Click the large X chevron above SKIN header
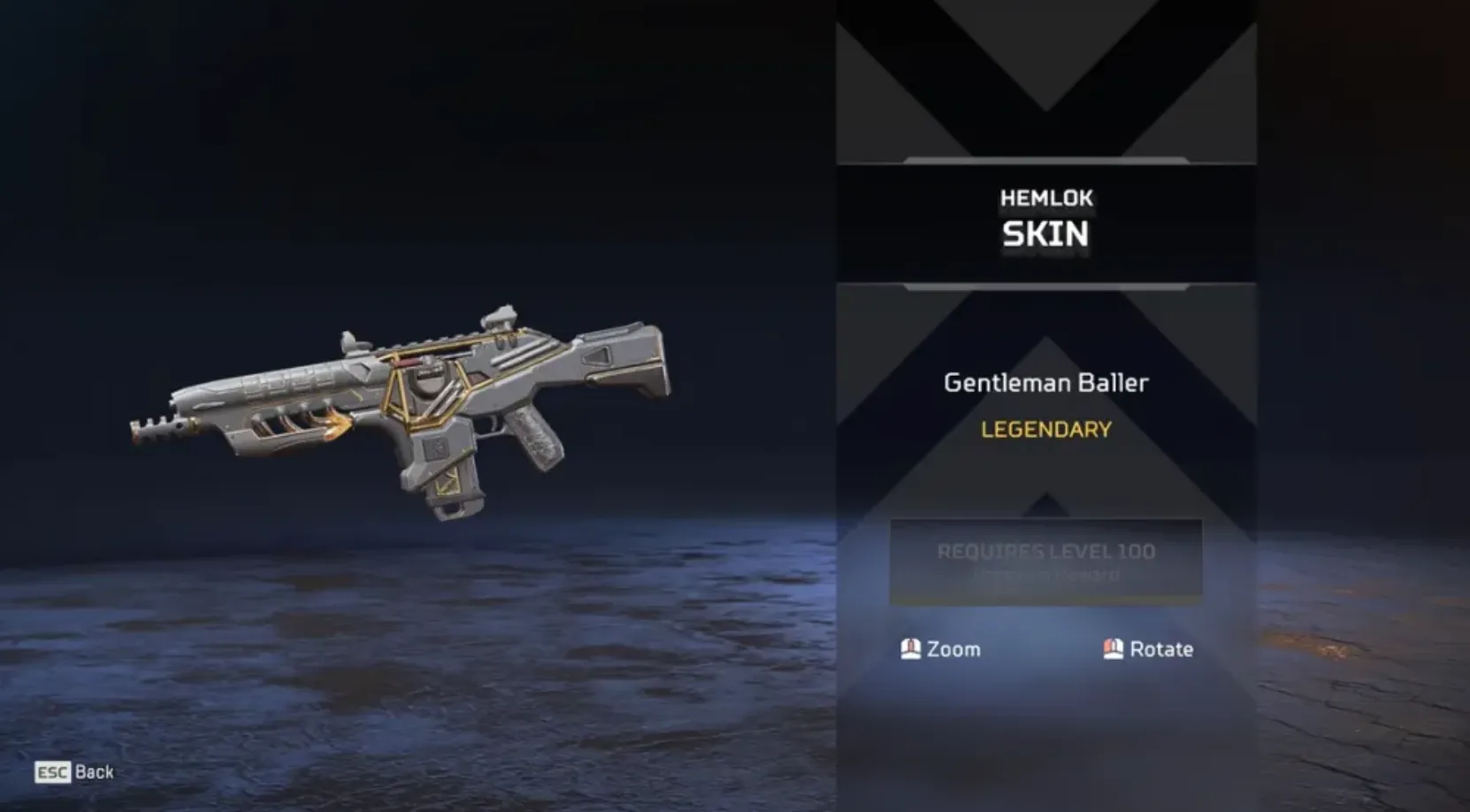The width and height of the screenshot is (1470, 812). click(1044, 80)
